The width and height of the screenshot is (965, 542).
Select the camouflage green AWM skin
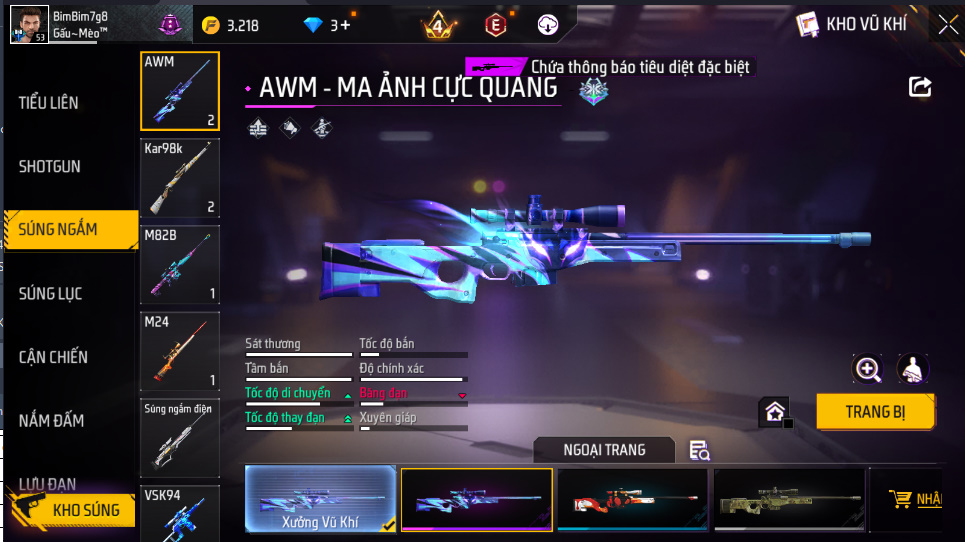[788, 499]
